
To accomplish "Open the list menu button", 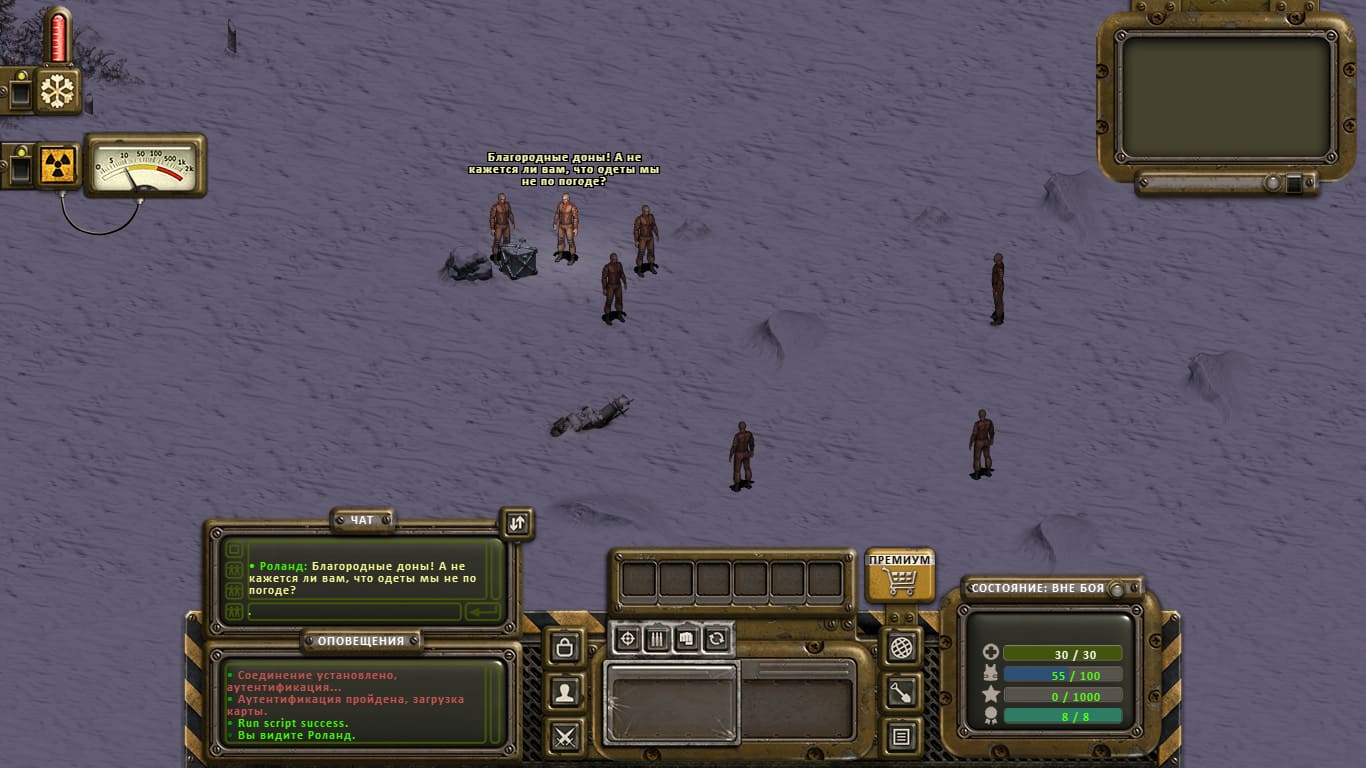I will (x=901, y=738).
